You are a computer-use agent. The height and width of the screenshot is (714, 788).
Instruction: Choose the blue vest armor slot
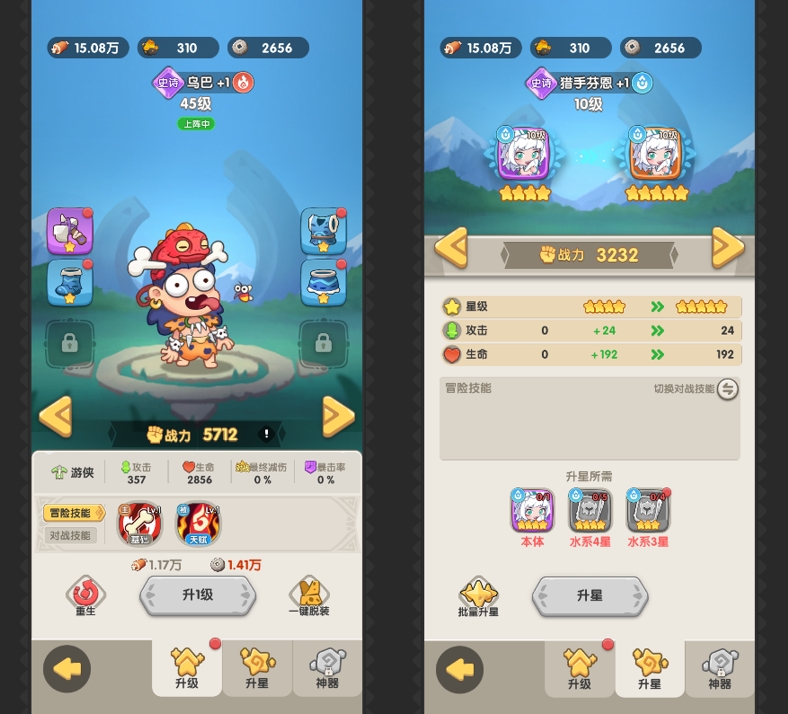pyautogui.click(x=323, y=232)
